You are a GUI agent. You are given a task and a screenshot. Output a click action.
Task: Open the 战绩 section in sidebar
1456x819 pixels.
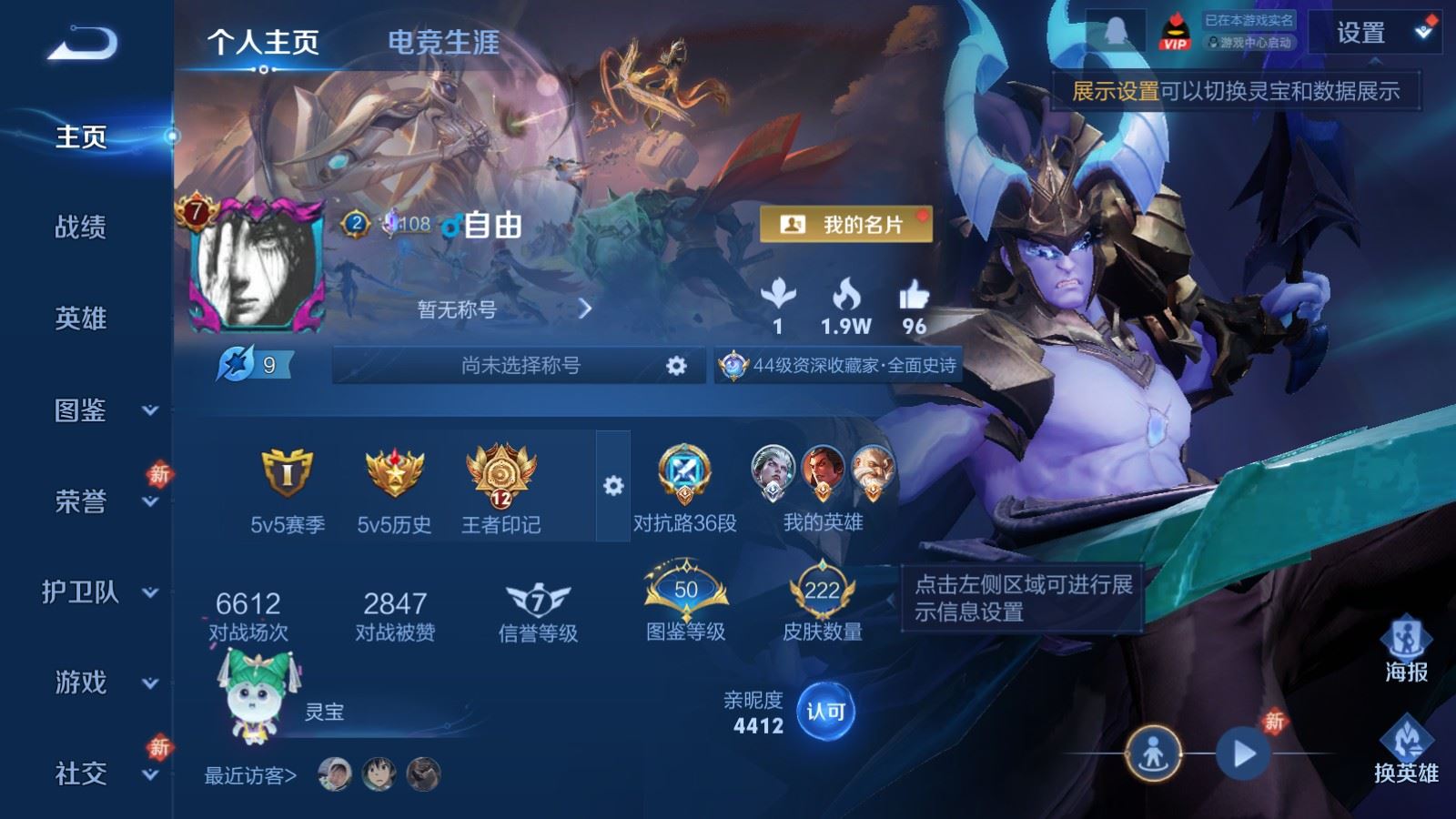81,227
